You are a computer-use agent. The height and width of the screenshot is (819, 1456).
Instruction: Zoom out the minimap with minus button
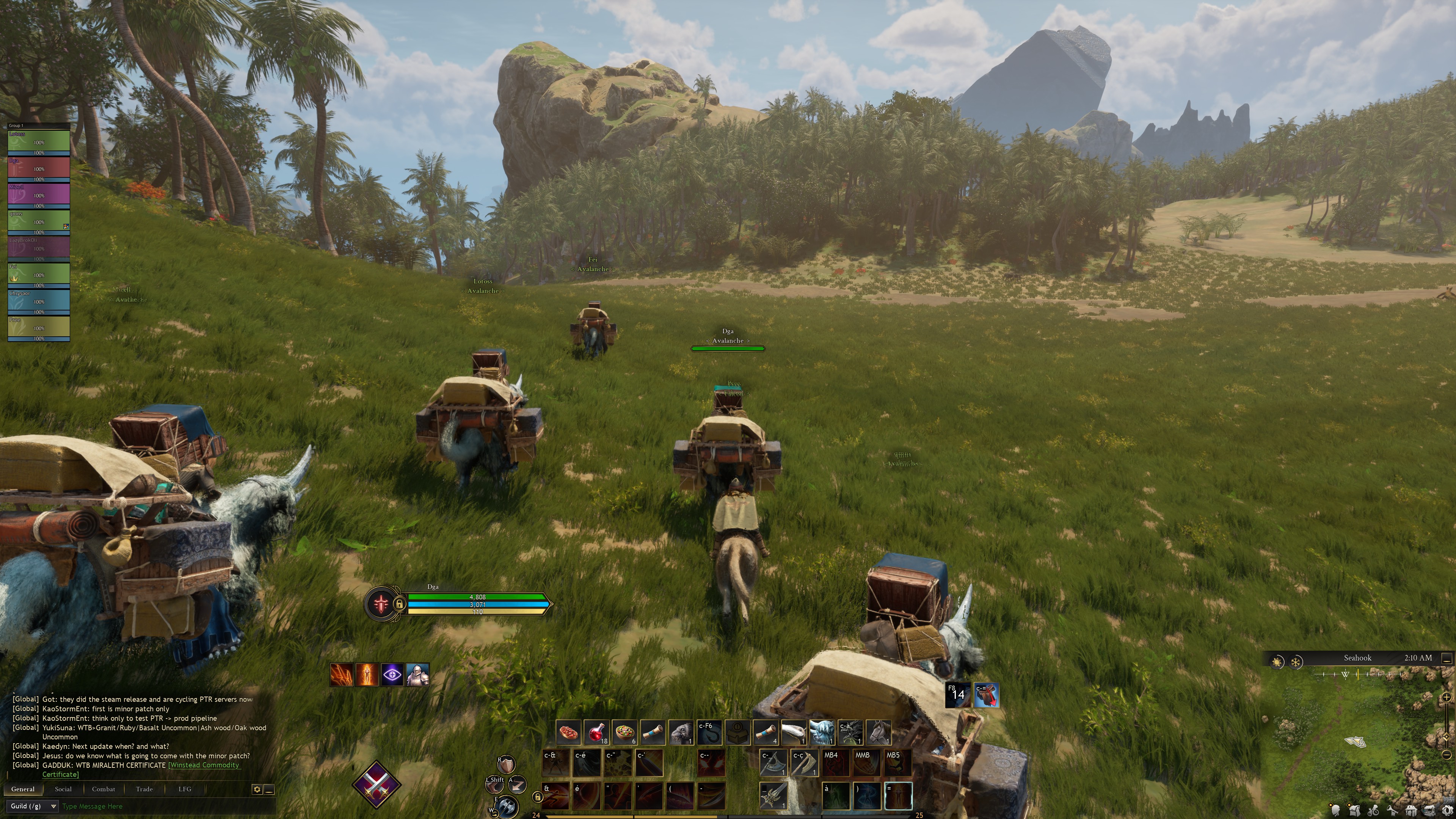click(1447, 754)
